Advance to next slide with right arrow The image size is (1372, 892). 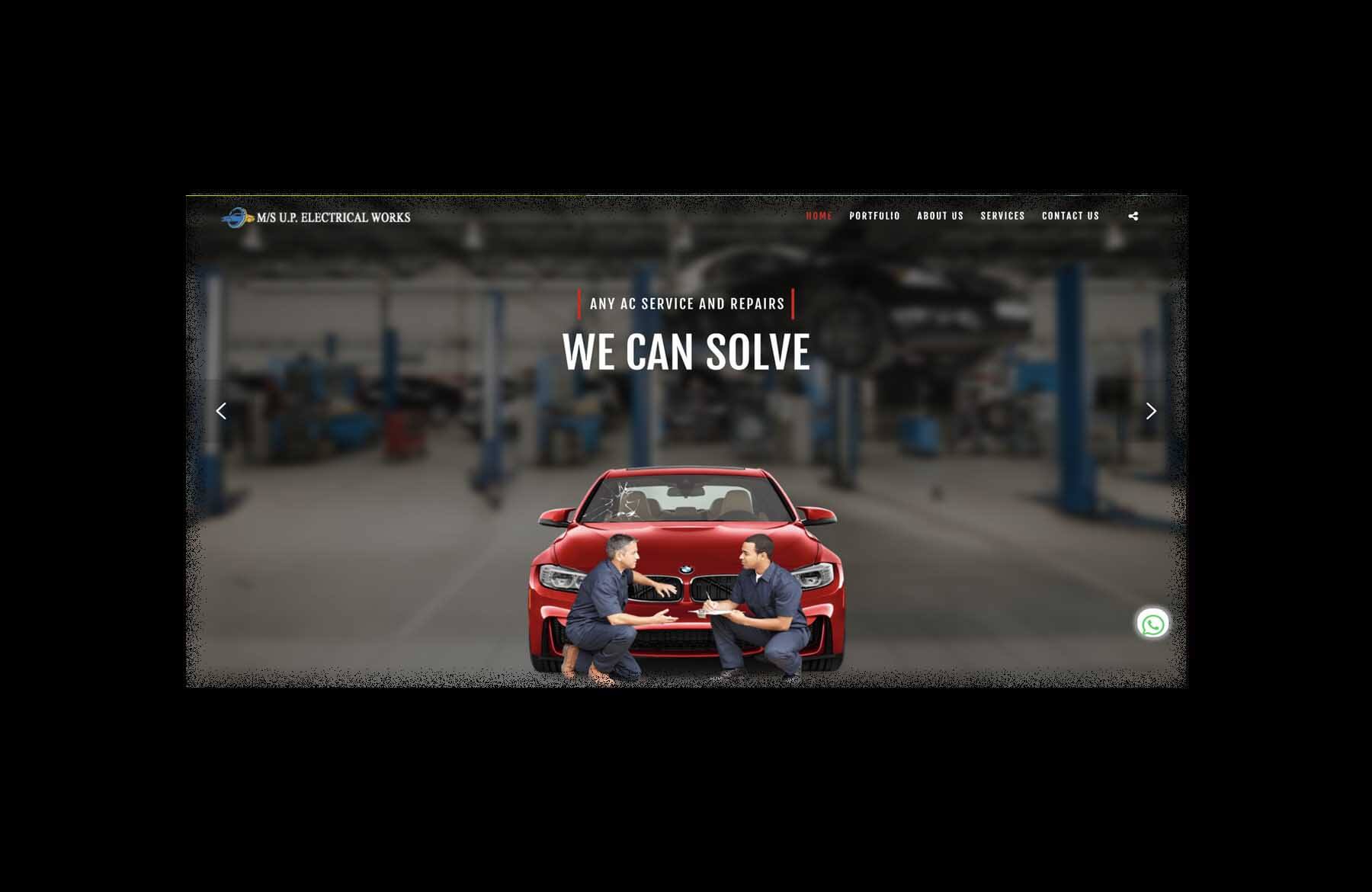point(1151,412)
